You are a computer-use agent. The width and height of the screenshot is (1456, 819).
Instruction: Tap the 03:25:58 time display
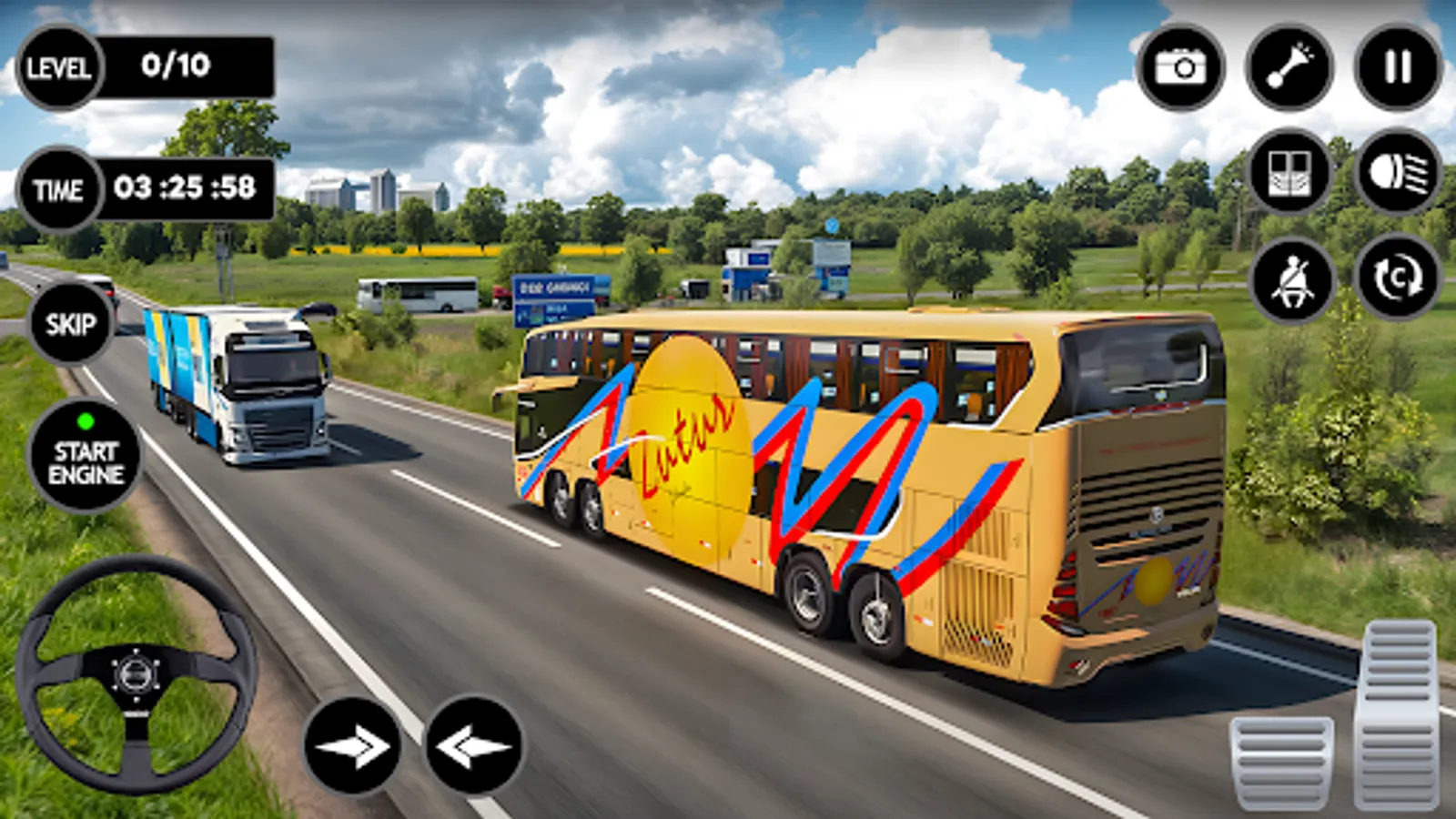coord(189,188)
